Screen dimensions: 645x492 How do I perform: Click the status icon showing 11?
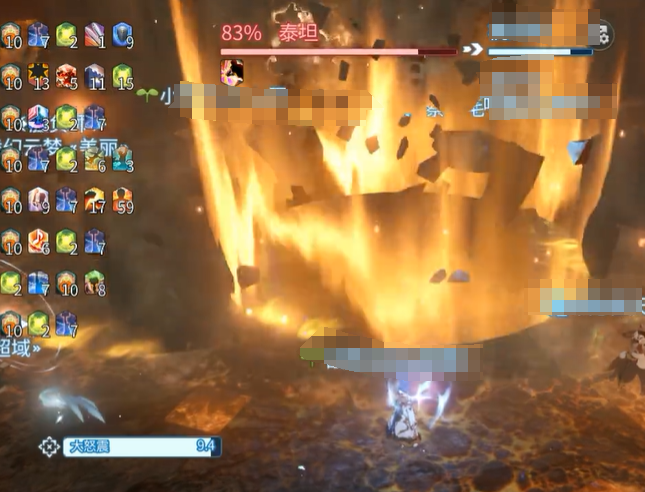(94, 75)
